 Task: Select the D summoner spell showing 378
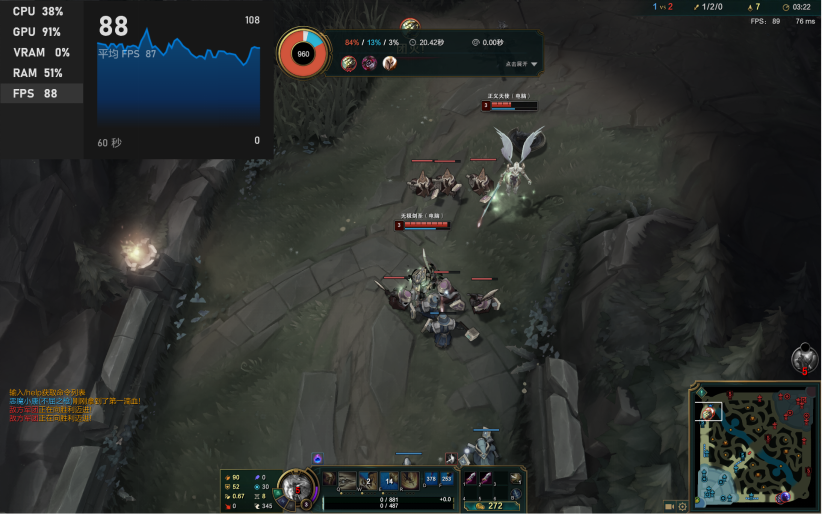pos(431,479)
